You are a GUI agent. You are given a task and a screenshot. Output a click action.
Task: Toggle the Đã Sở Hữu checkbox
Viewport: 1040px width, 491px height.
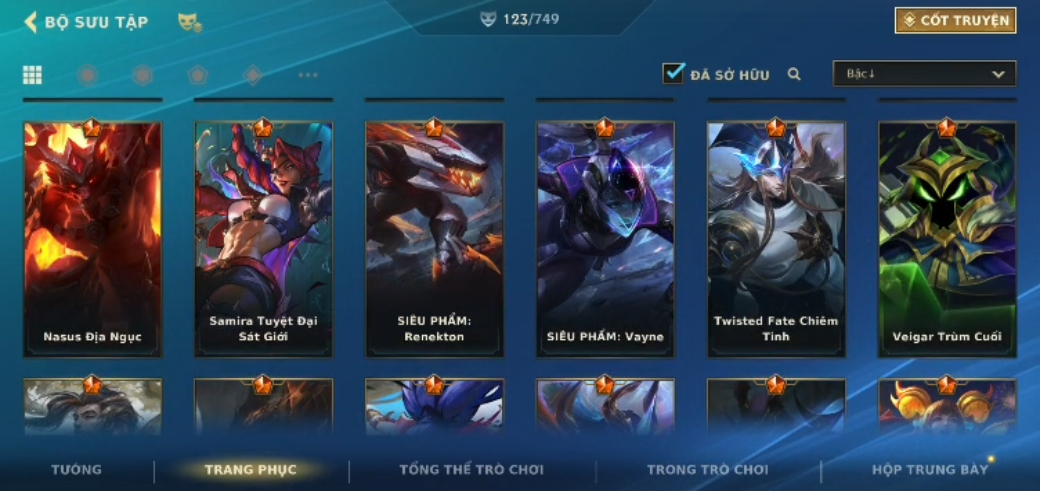click(x=673, y=73)
